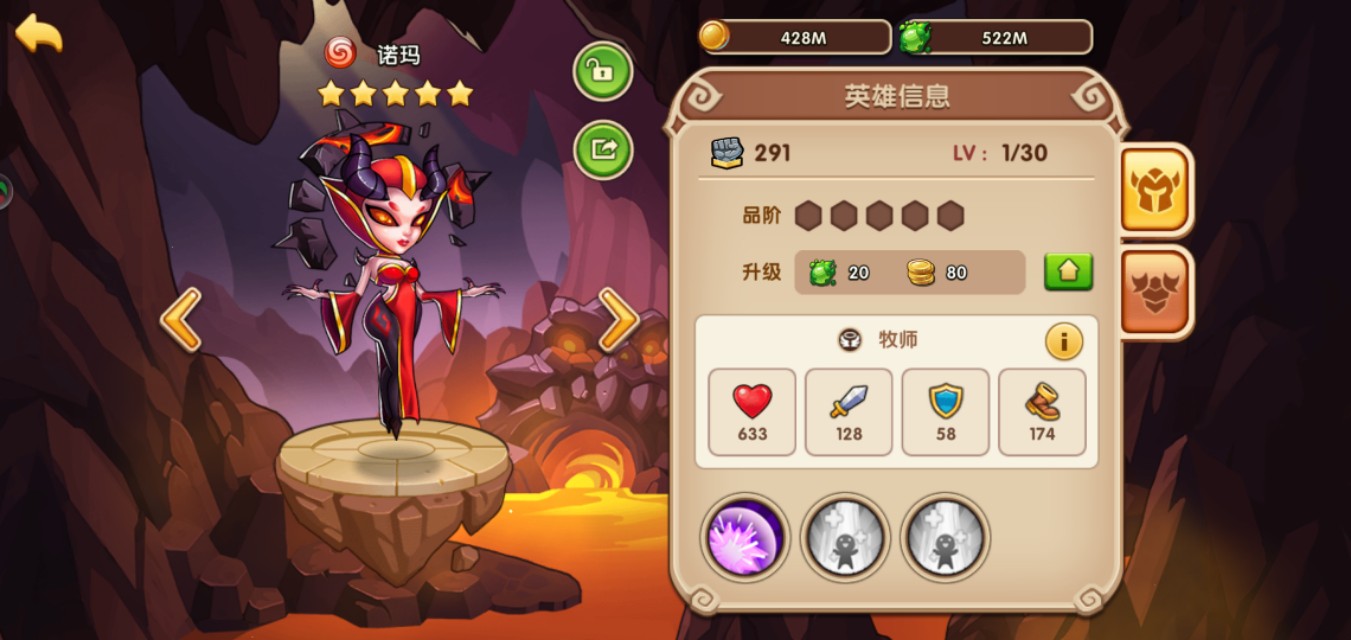Screen dimensions: 1351x640
Task: Tap the shield defense stat tile
Action: tap(946, 412)
